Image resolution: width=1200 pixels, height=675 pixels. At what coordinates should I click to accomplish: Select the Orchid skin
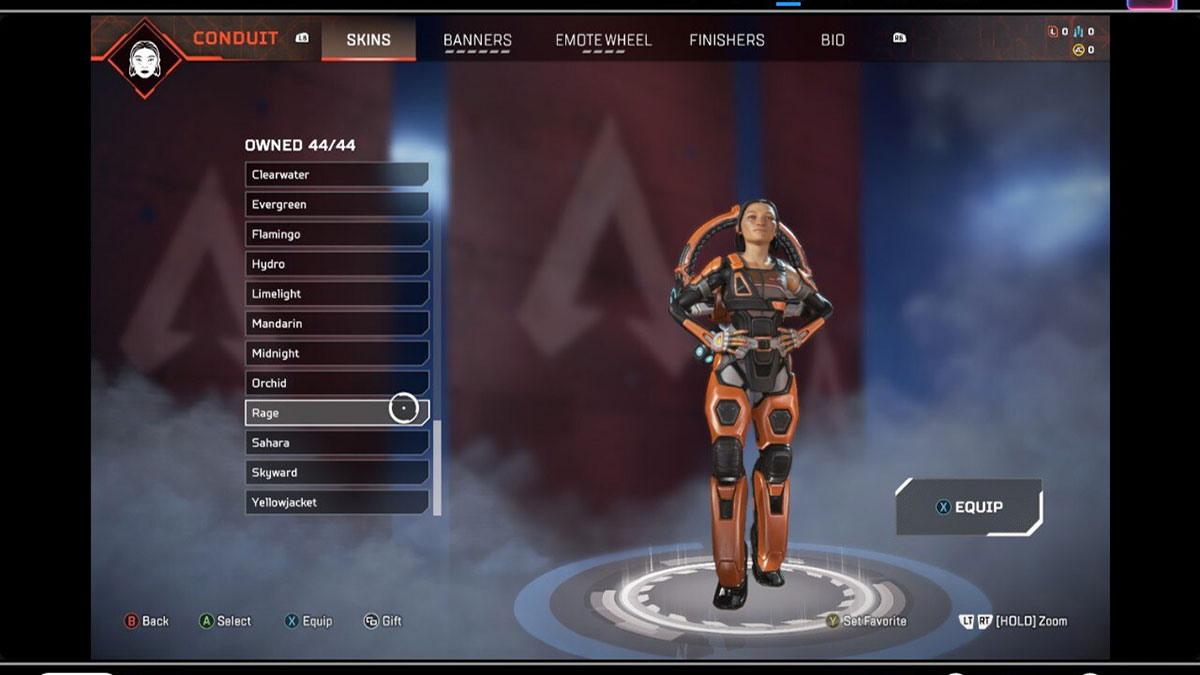pyautogui.click(x=336, y=383)
